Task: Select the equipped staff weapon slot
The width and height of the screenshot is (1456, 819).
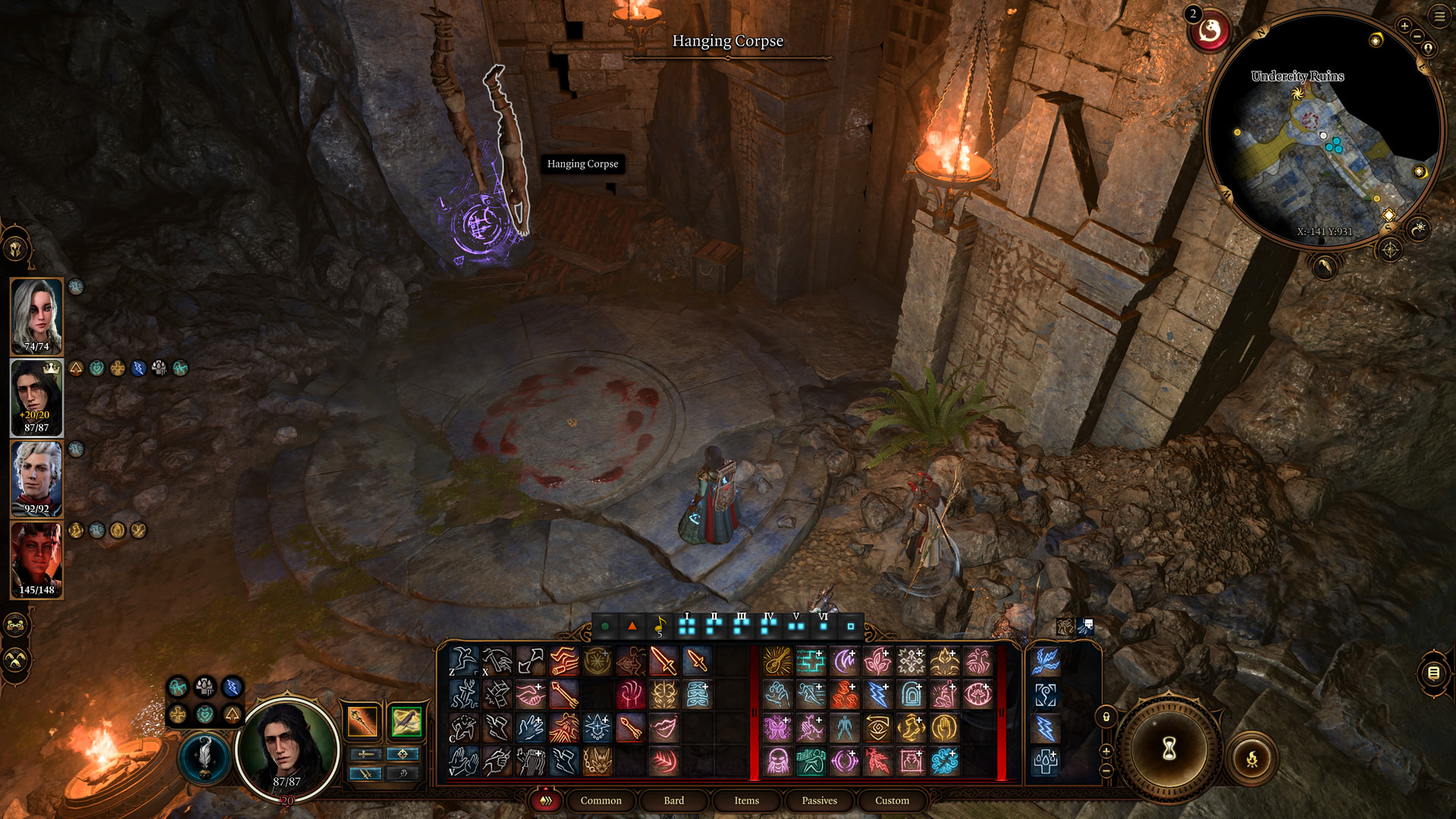Action: (x=362, y=721)
